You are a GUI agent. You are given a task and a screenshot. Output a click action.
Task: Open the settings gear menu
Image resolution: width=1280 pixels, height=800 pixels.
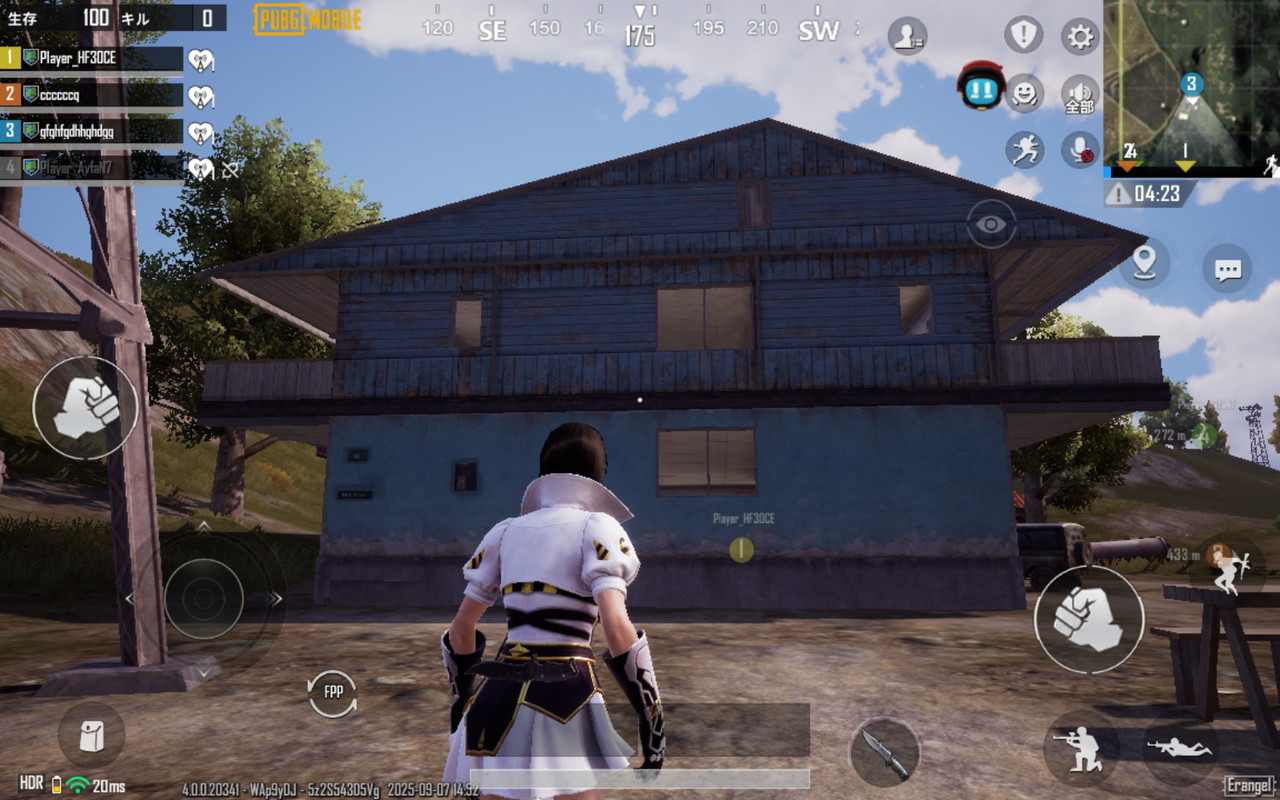point(1079,37)
